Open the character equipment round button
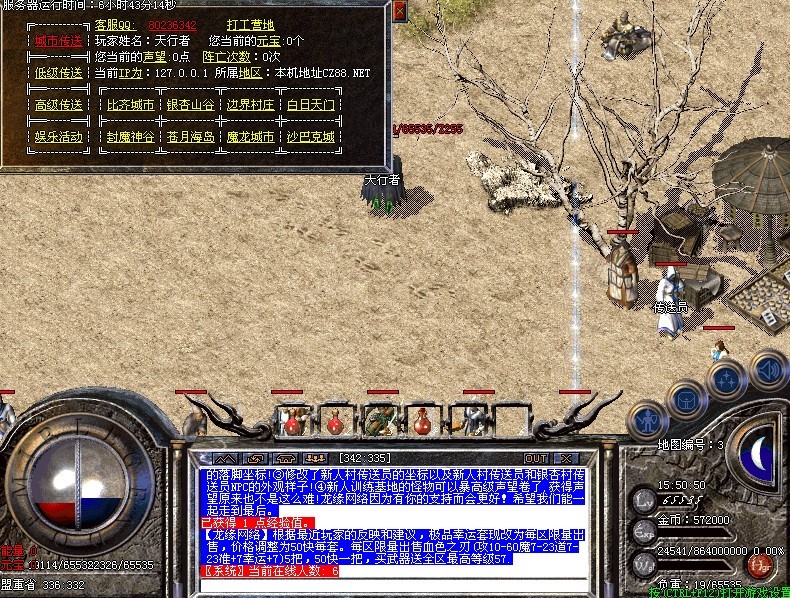 (x=647, y=416)
